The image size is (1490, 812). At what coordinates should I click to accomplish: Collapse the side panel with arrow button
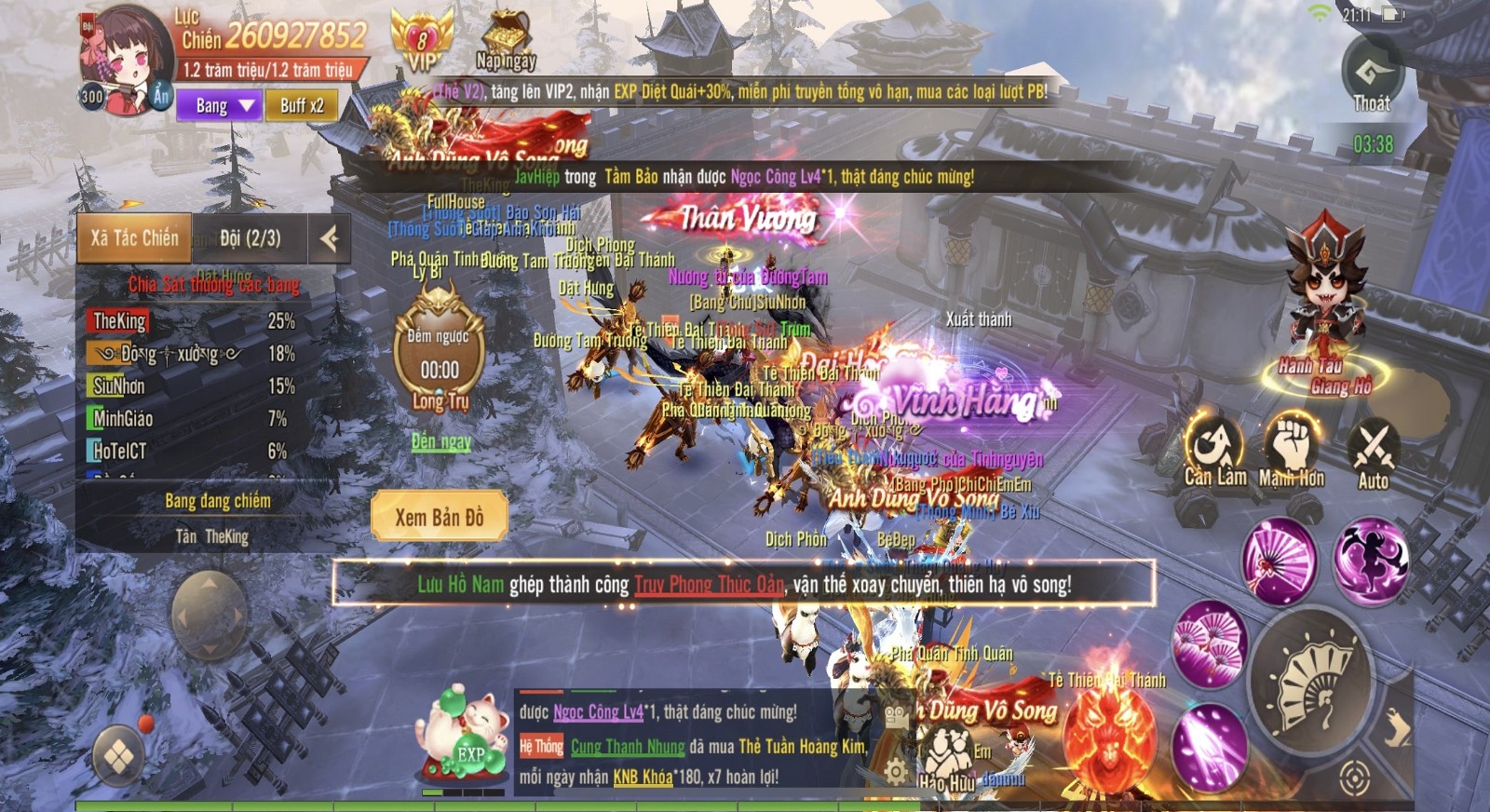(x=329, y=239)
